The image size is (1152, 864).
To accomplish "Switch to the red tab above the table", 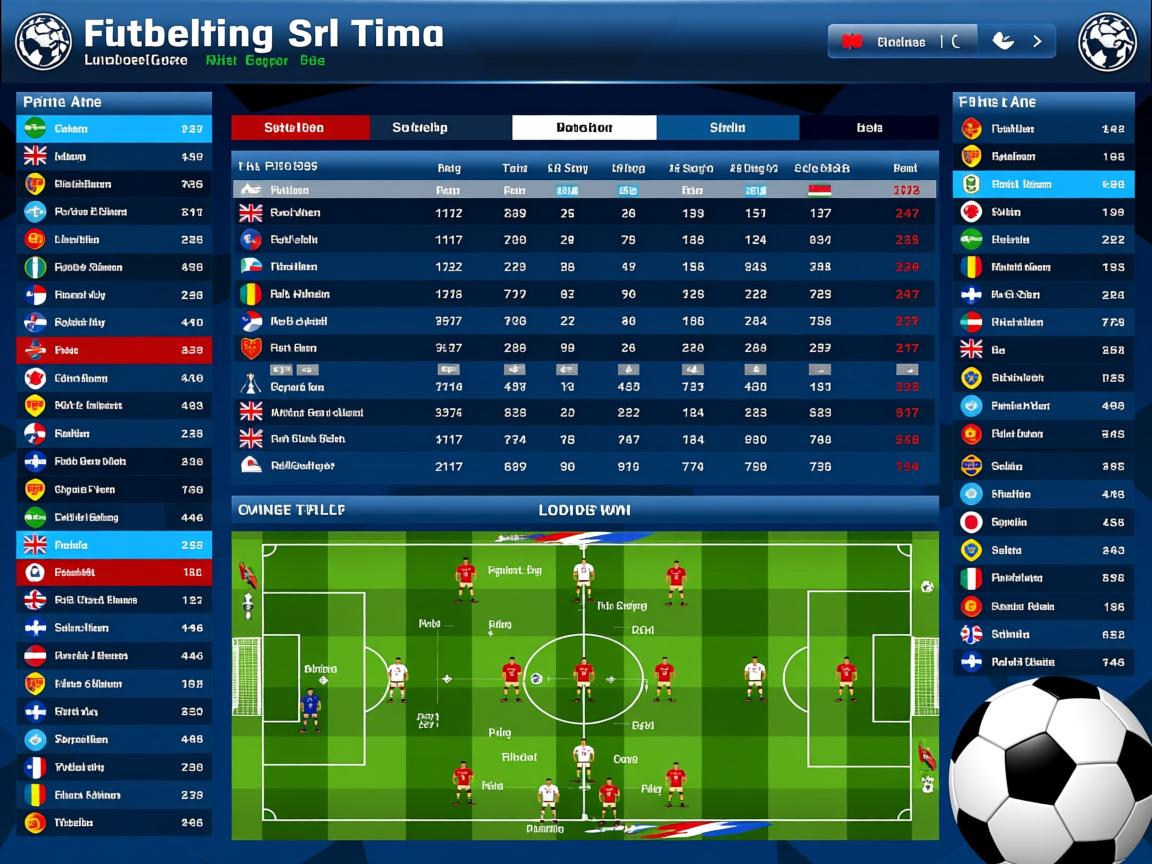I will 300,128.
